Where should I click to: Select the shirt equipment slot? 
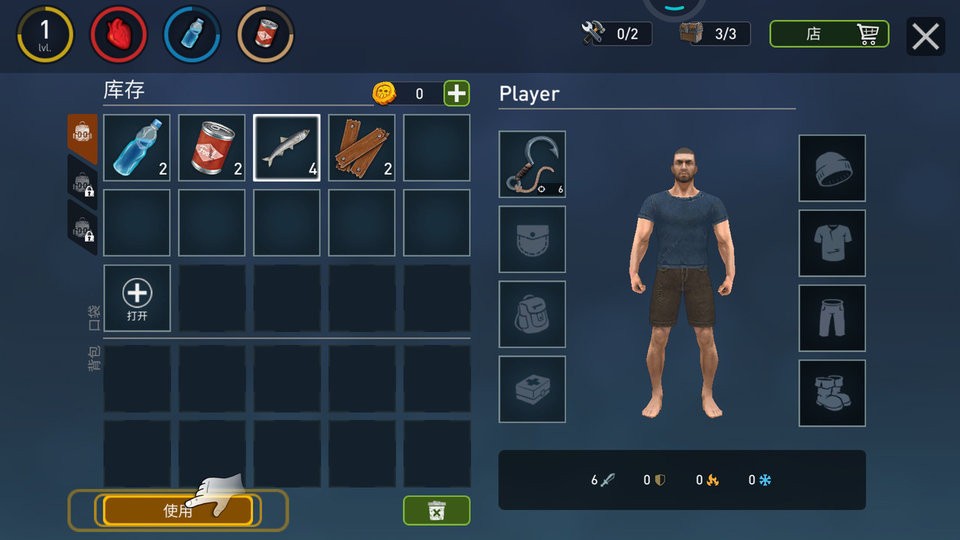coord(832,243)
